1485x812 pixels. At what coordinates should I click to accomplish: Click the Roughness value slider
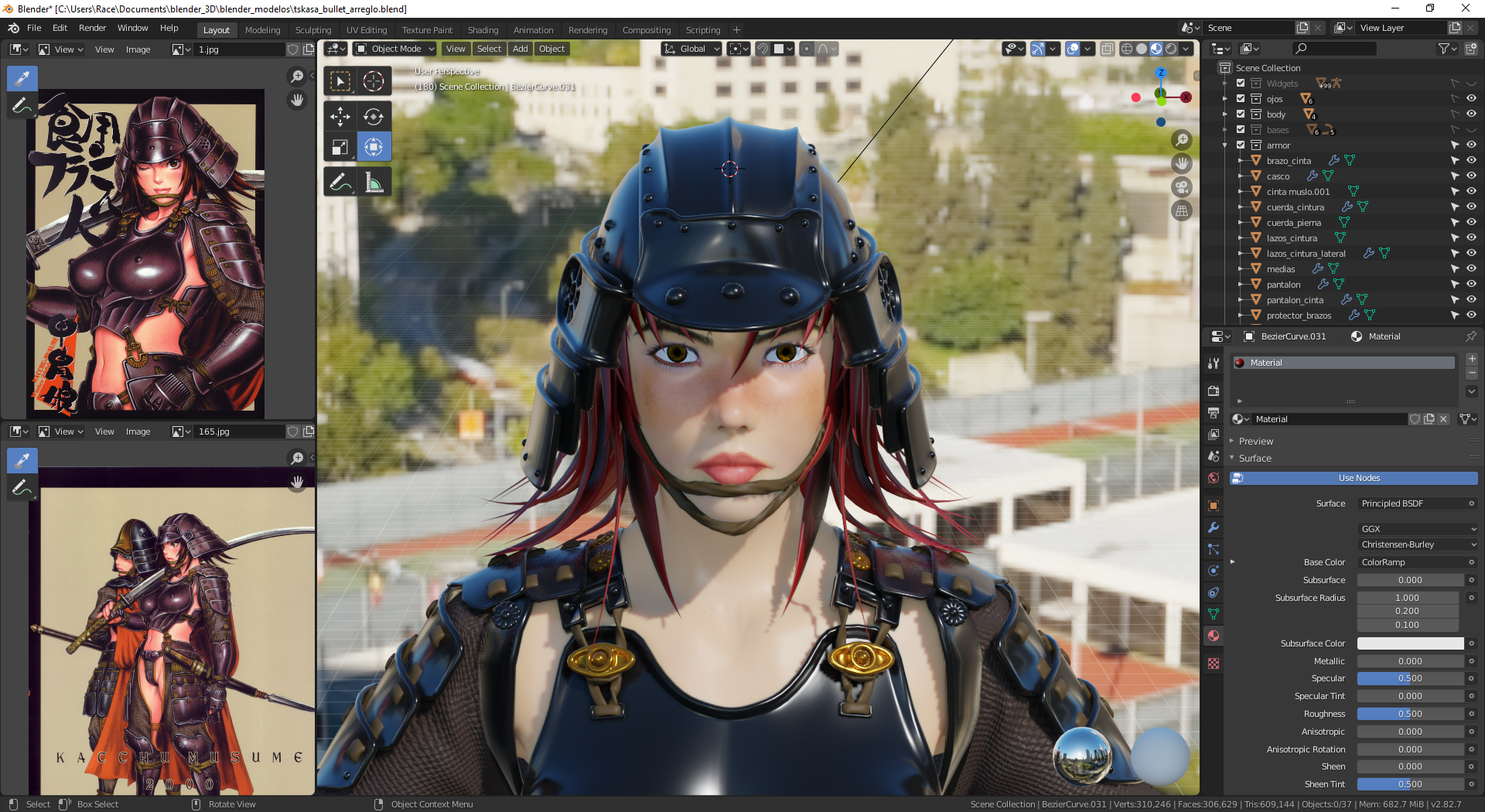click(1409, 714)
